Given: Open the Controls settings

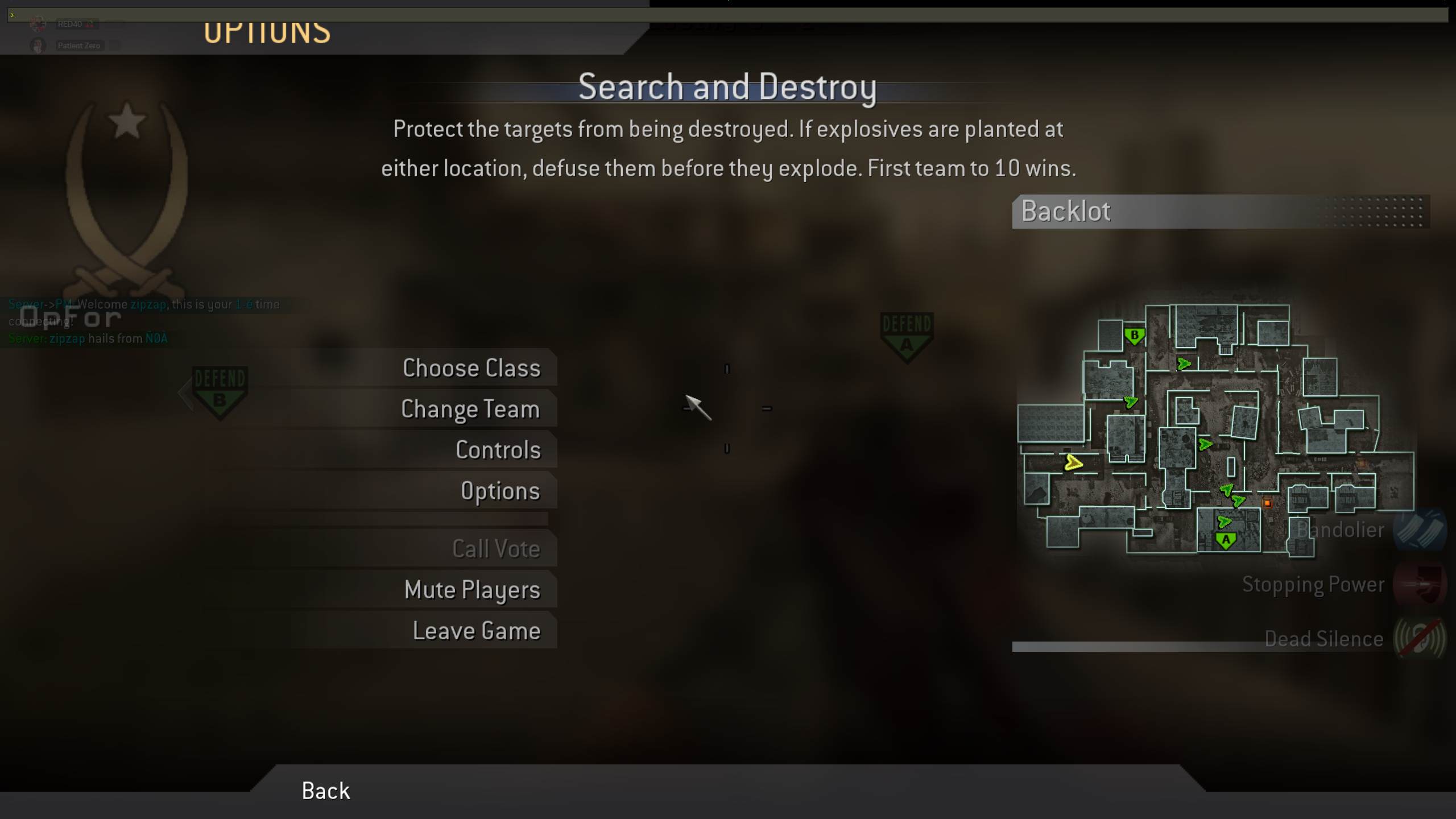Looking at the screenshot, I should [x=498, y=449].
